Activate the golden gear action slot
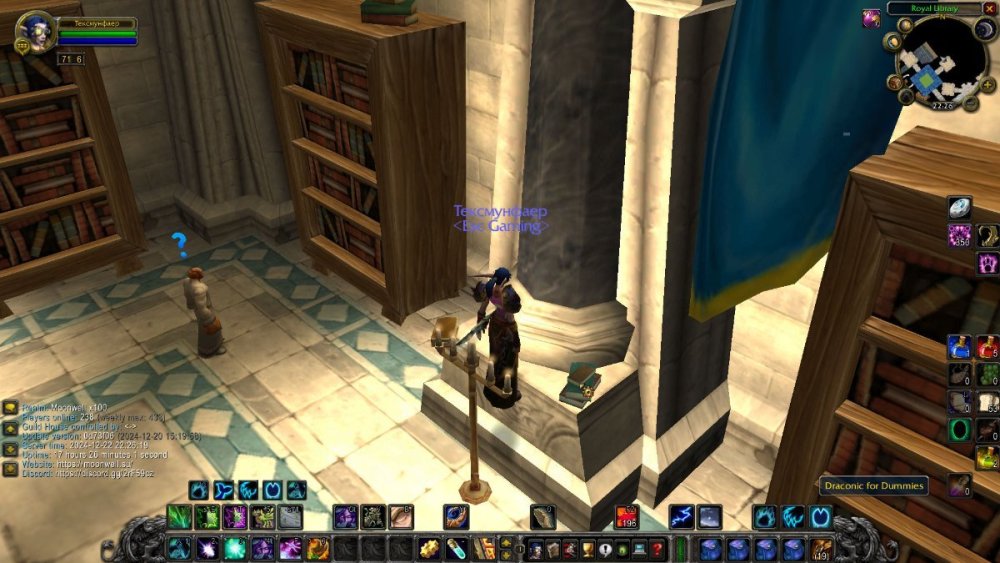The image size is (1000, 563). coord(430,548)
